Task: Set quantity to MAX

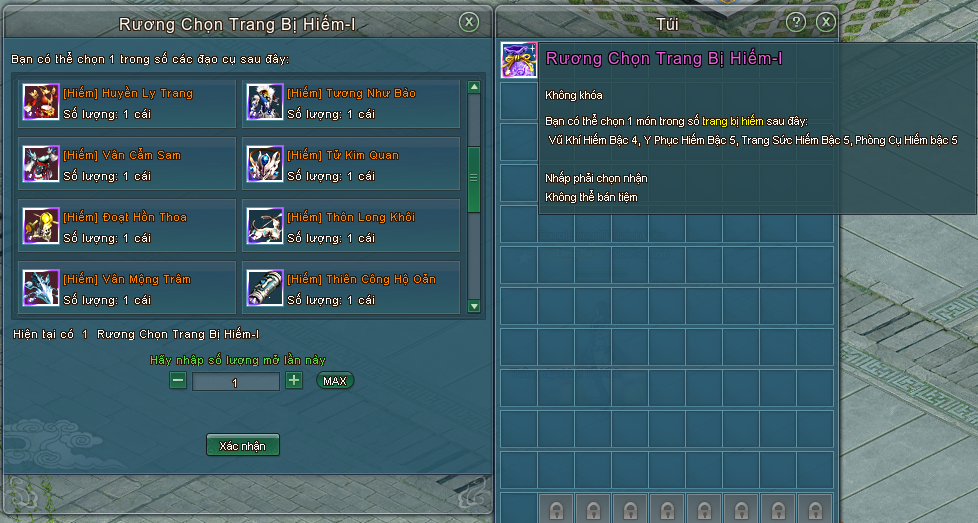Action: 335,381
